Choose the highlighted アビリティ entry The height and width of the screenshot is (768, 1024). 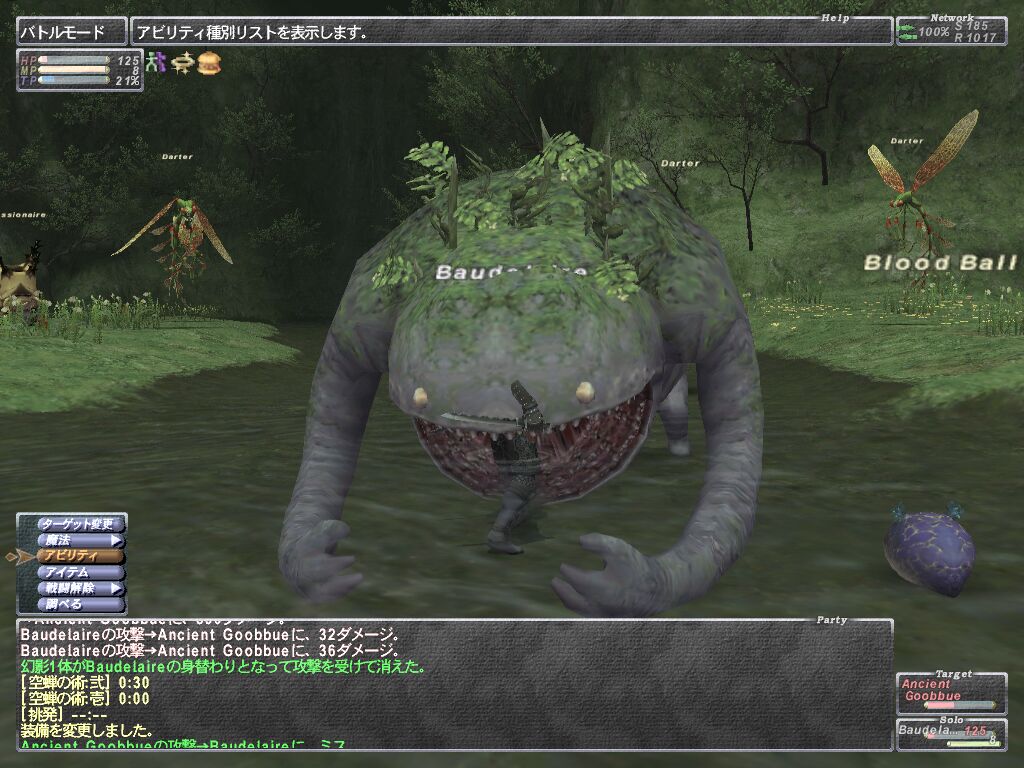pyautogui.click(x=80, y=556)
